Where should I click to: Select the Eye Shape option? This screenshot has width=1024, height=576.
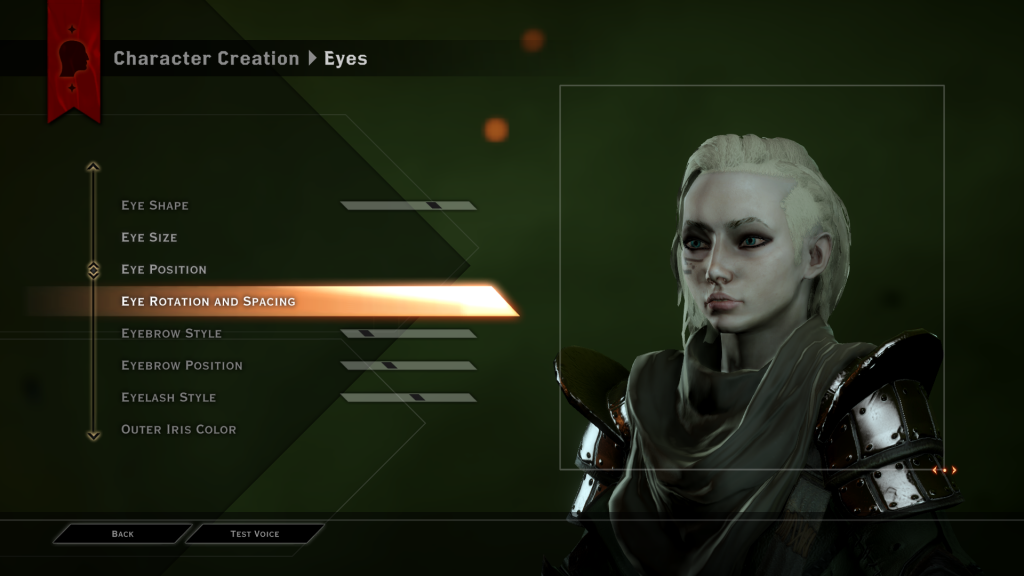[155, 206]
